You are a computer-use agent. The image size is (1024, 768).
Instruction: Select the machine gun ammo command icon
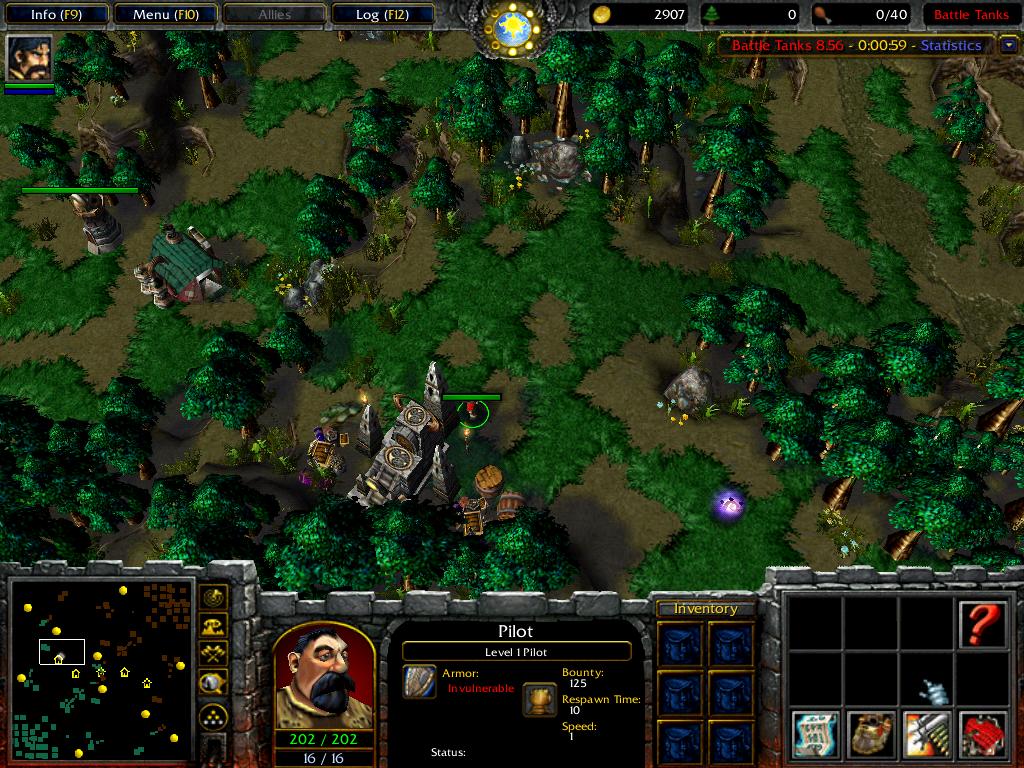pos(927,735)
